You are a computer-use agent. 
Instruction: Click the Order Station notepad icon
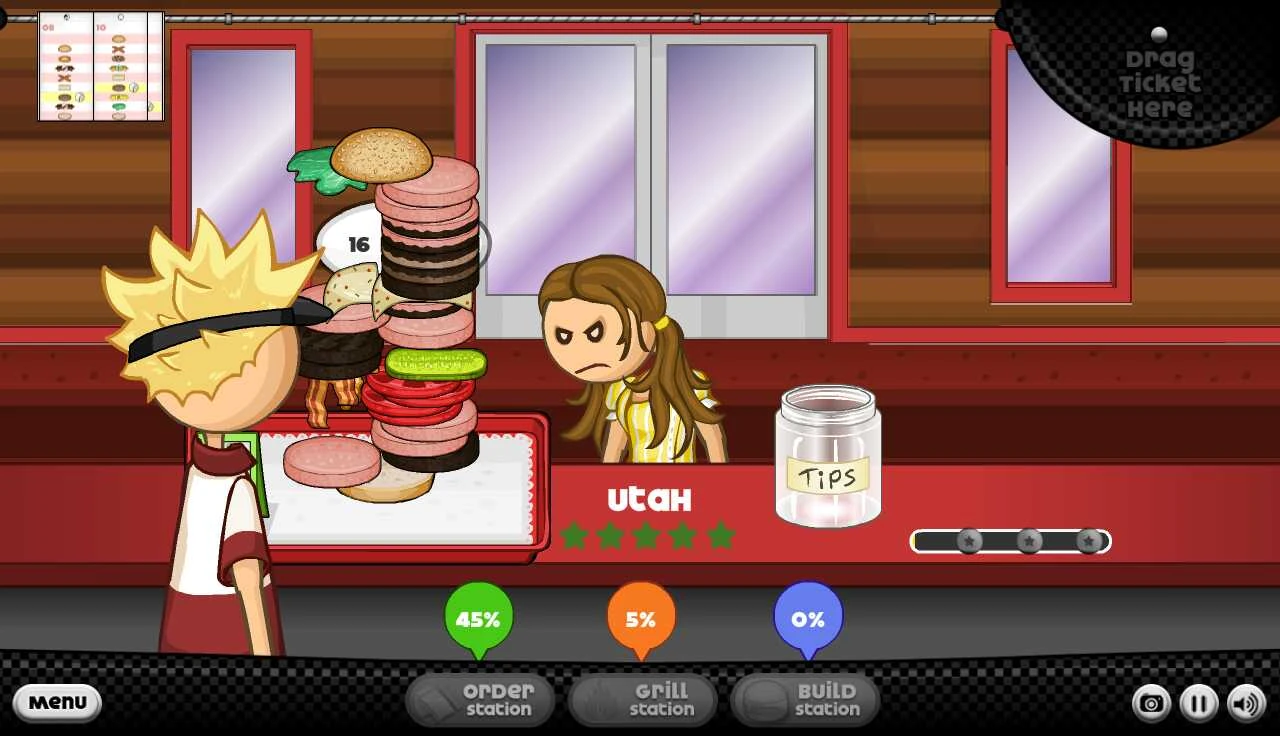(437, 699)
